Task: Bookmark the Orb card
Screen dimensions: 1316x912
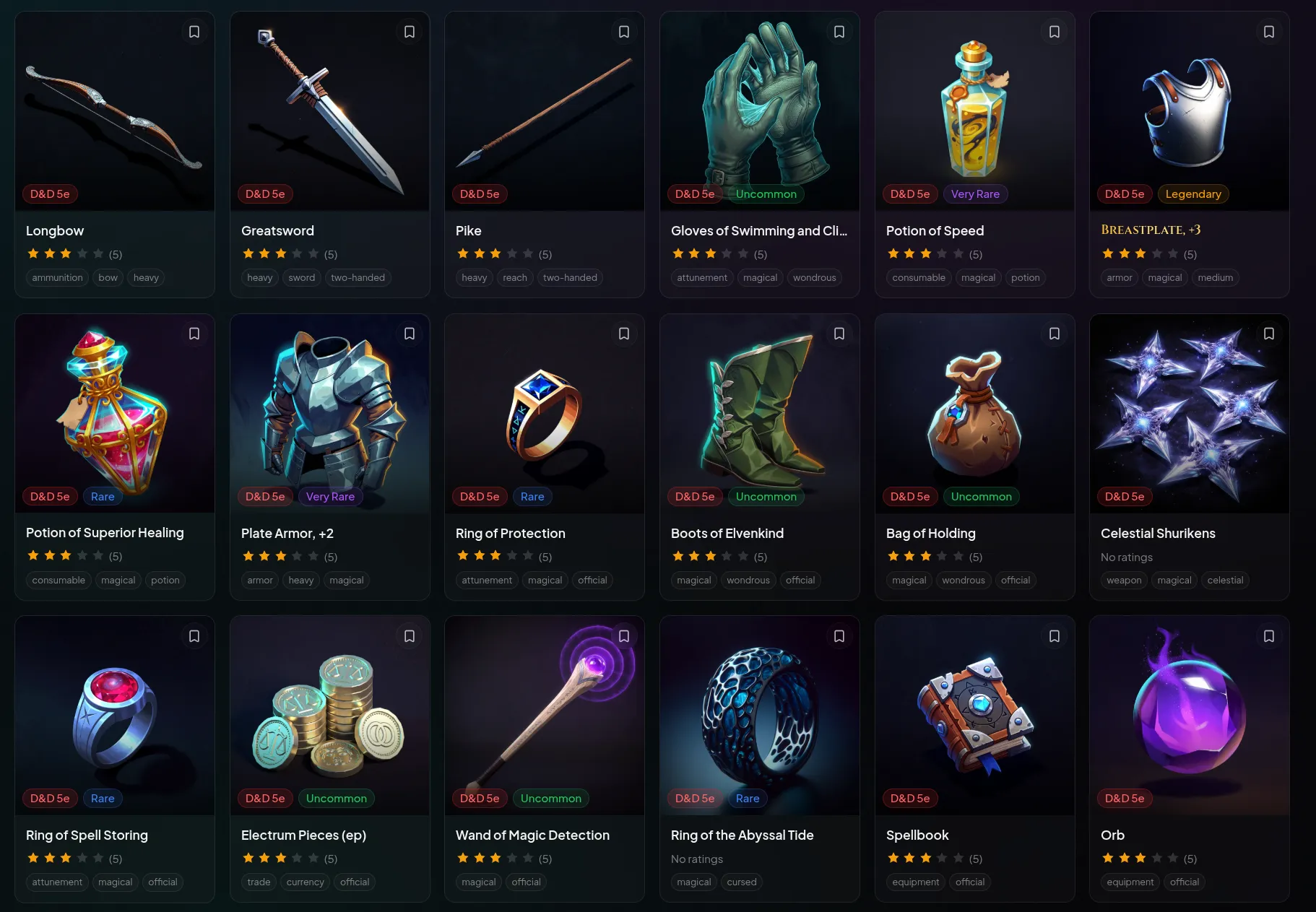Action: (x=1269, y=635)
